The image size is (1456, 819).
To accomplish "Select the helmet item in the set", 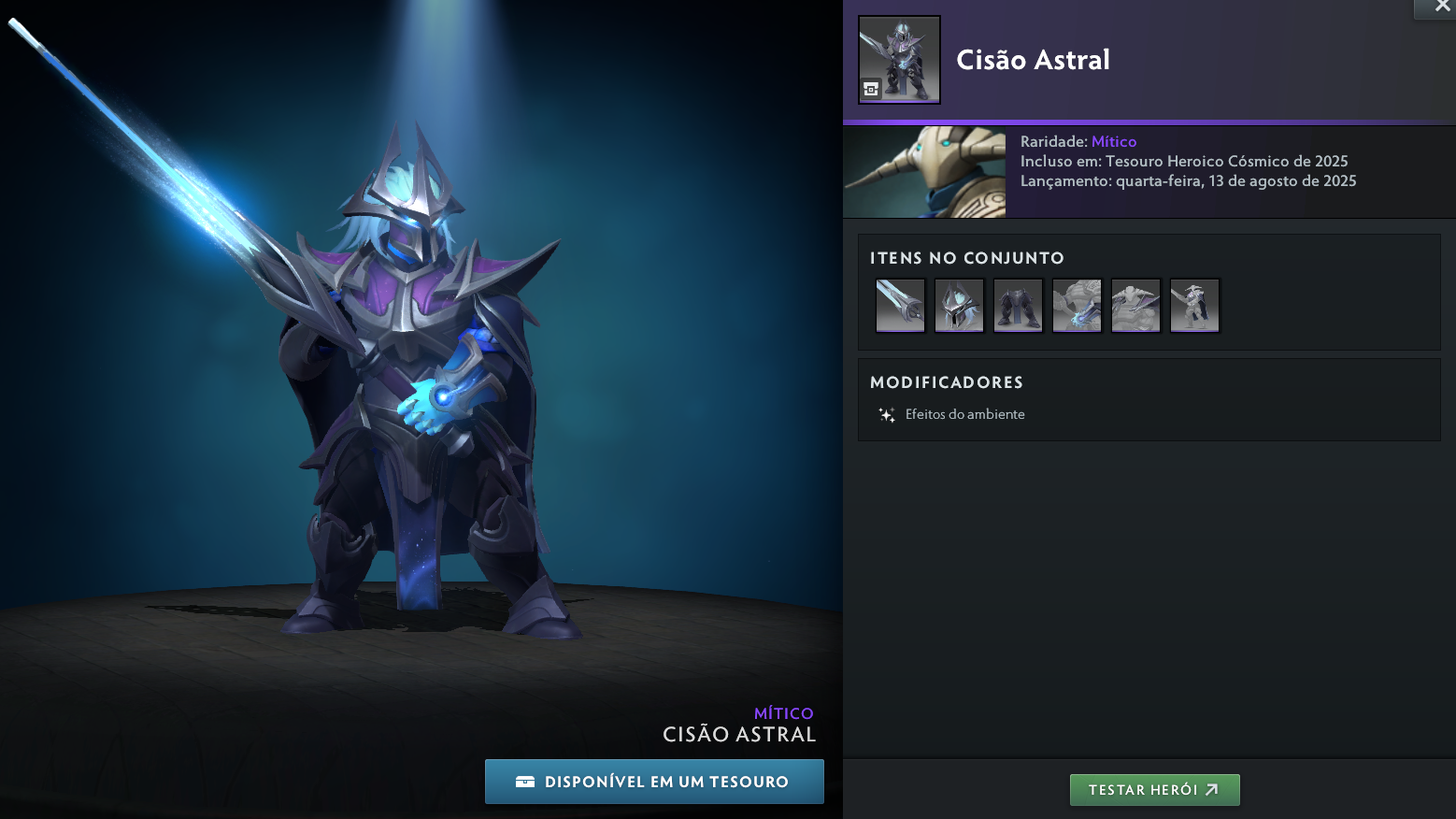I will tap(959, 305).
